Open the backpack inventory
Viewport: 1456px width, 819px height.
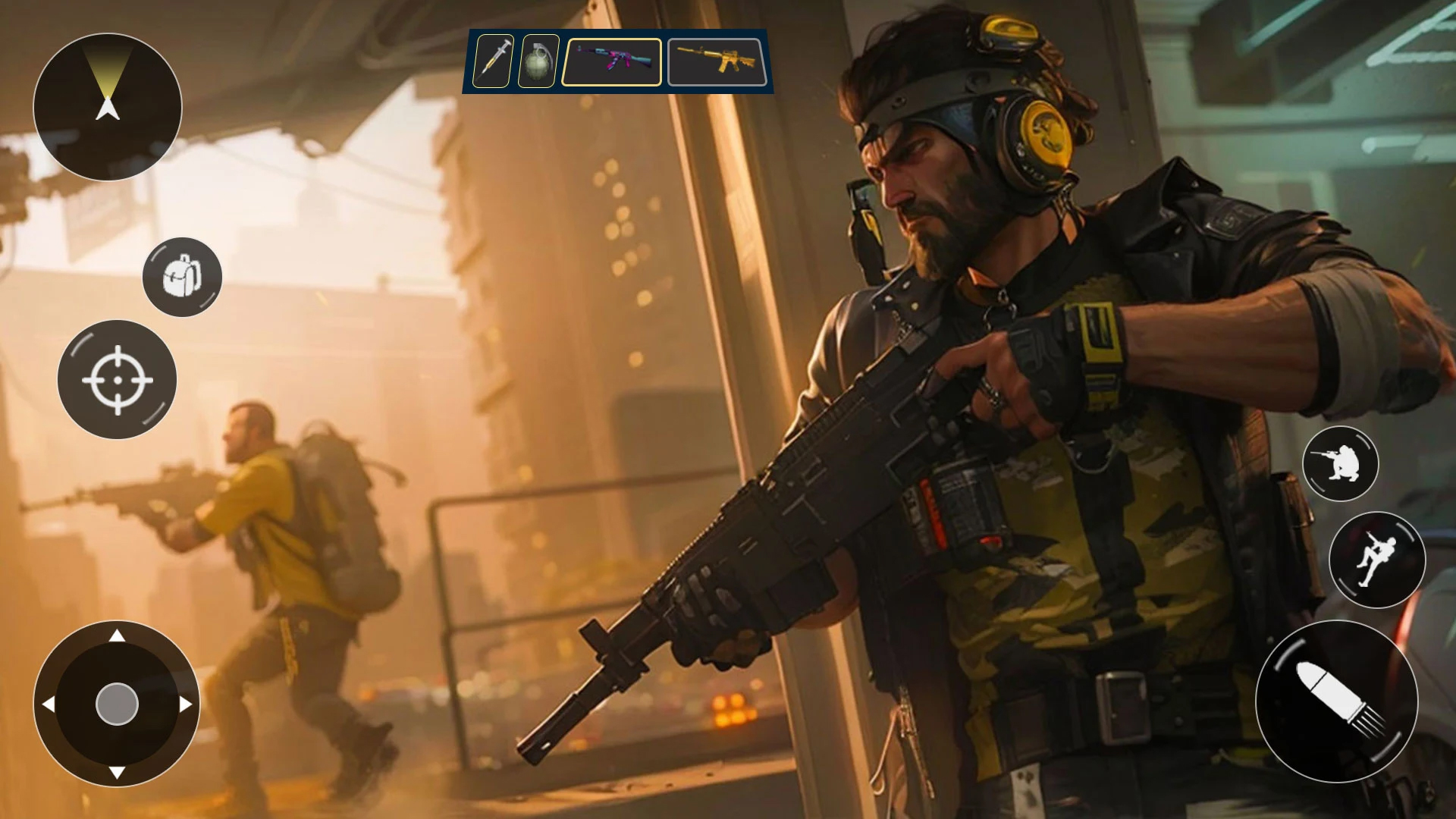pyautogui.click(x=182, y=278)
